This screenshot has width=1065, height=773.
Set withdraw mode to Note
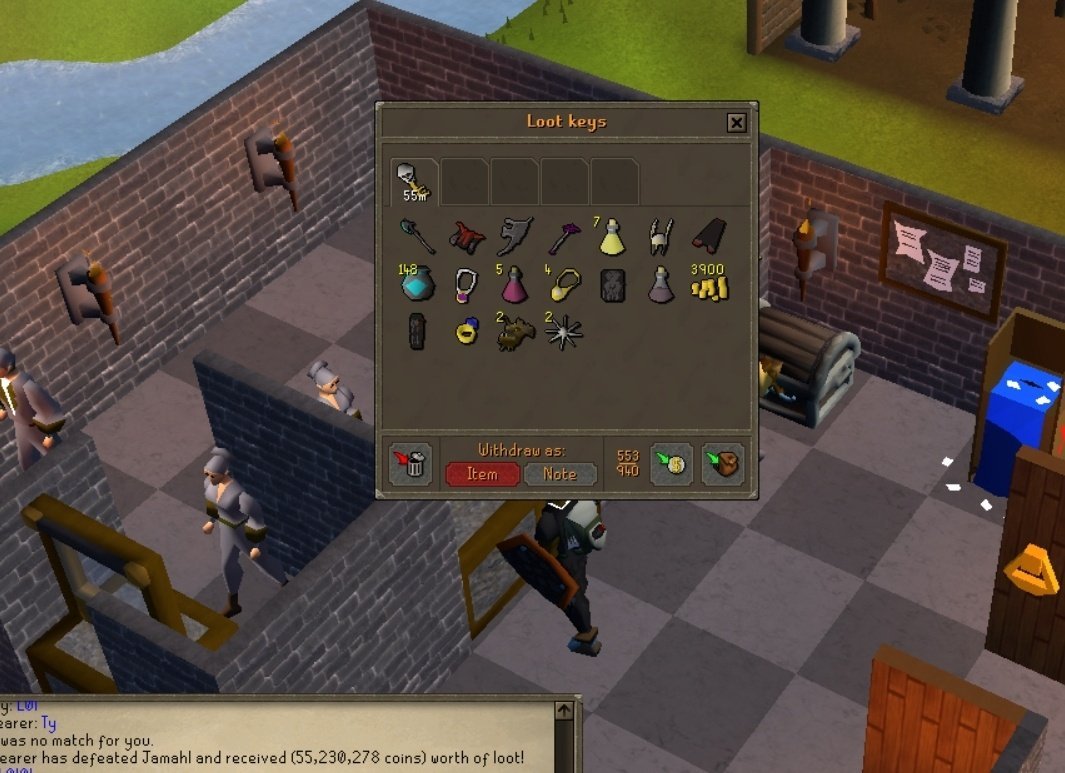pos(560,474)
